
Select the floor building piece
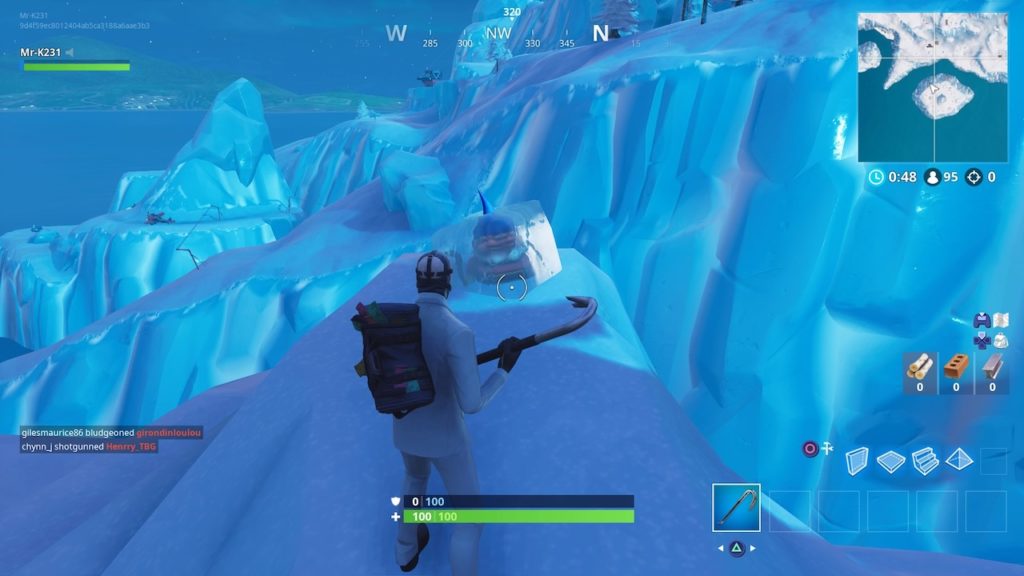click(890, 460)
